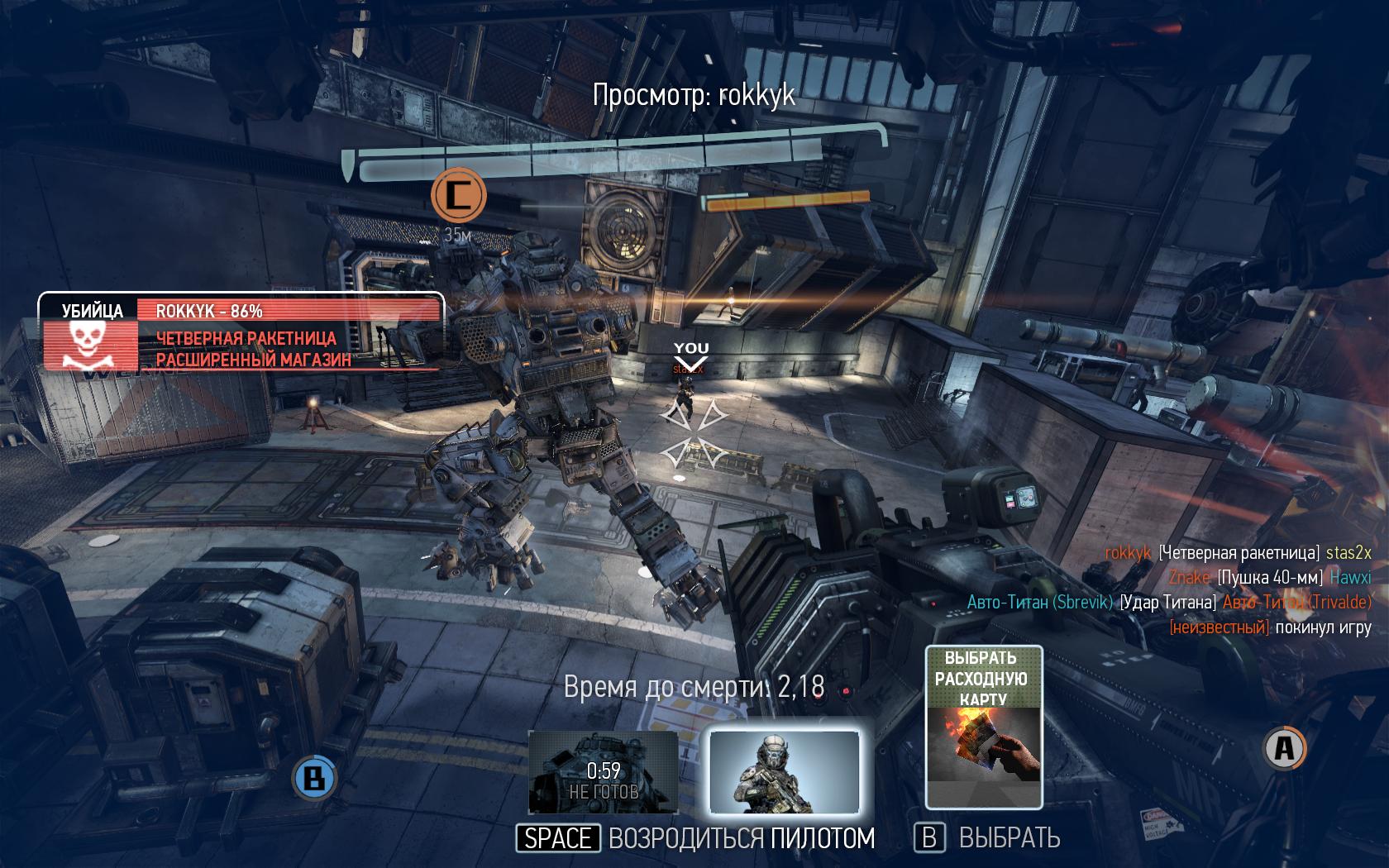The image size is (1389, 868).
Task: Choose a burn card to use
Action: pos(984,727)
